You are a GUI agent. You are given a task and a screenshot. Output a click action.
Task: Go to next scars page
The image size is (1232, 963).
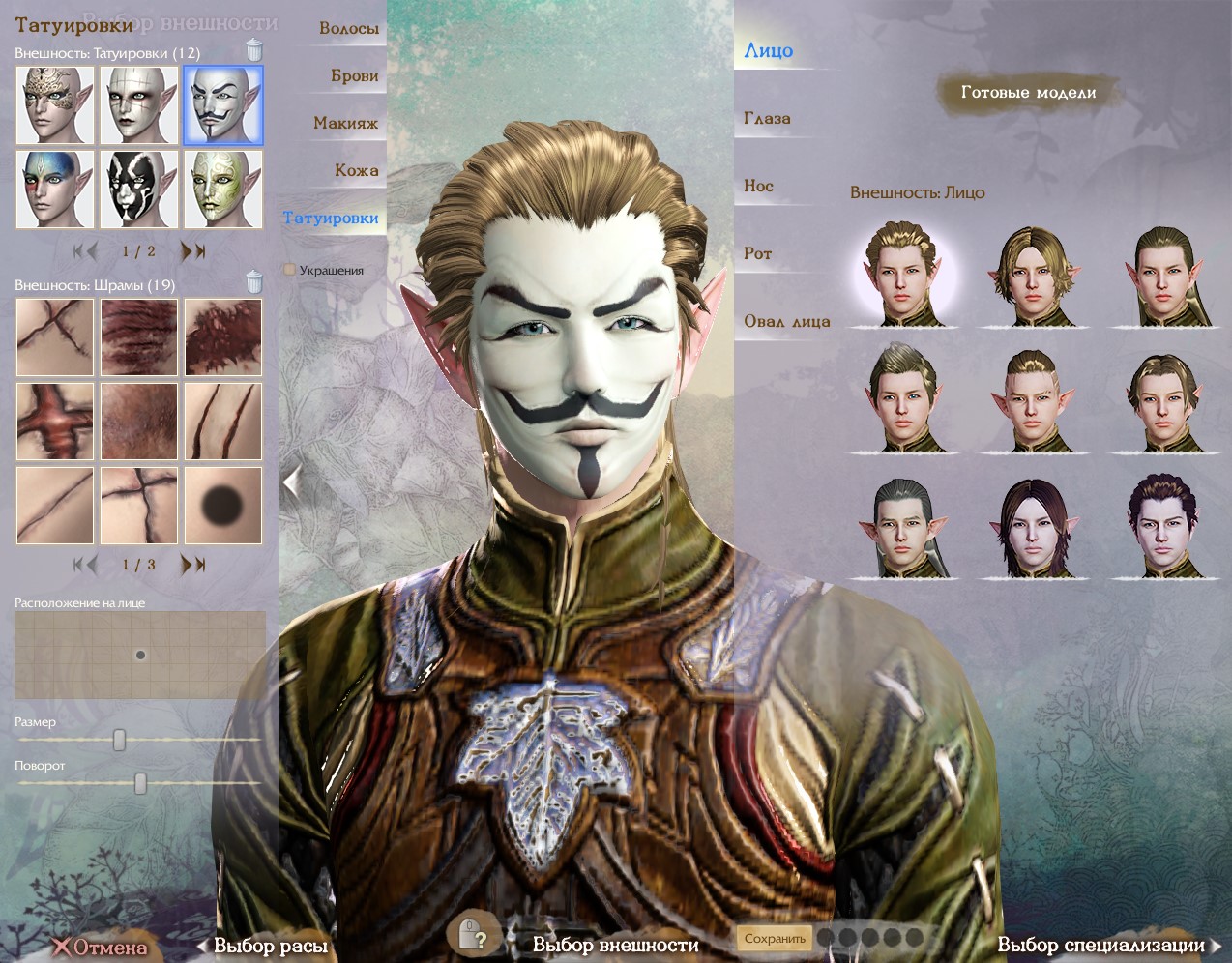193,565
